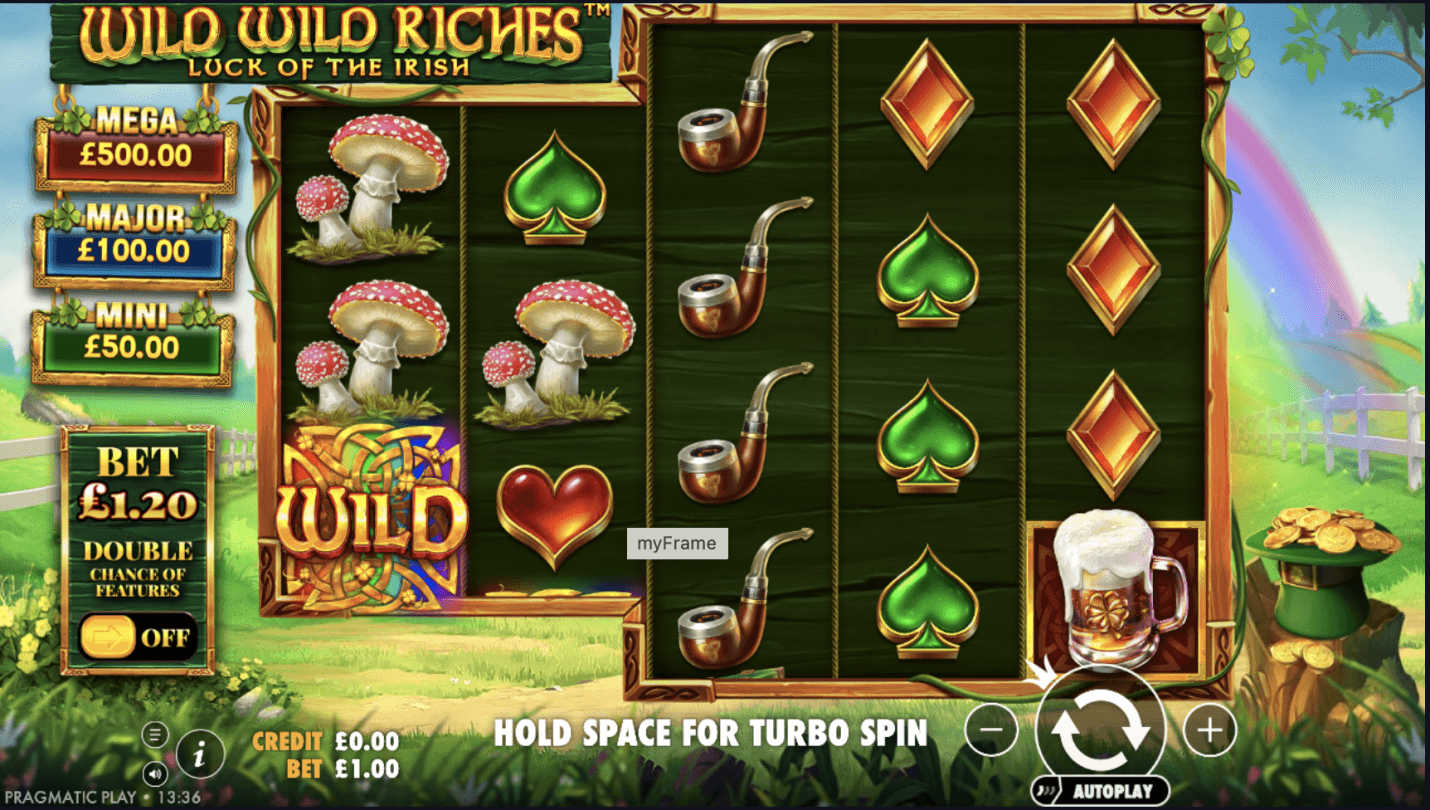Decrease the bet with the minus icon

pos(991,729)
